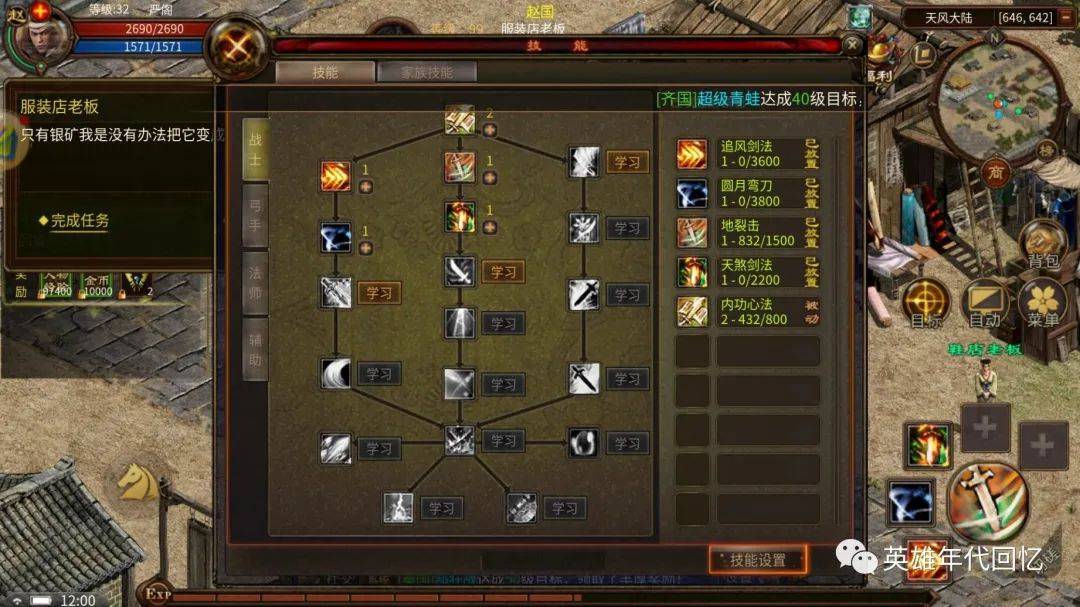Select the 技能 tab
Image resolution: width=1080 pixels, height=607 pixels.
(325, 72)
